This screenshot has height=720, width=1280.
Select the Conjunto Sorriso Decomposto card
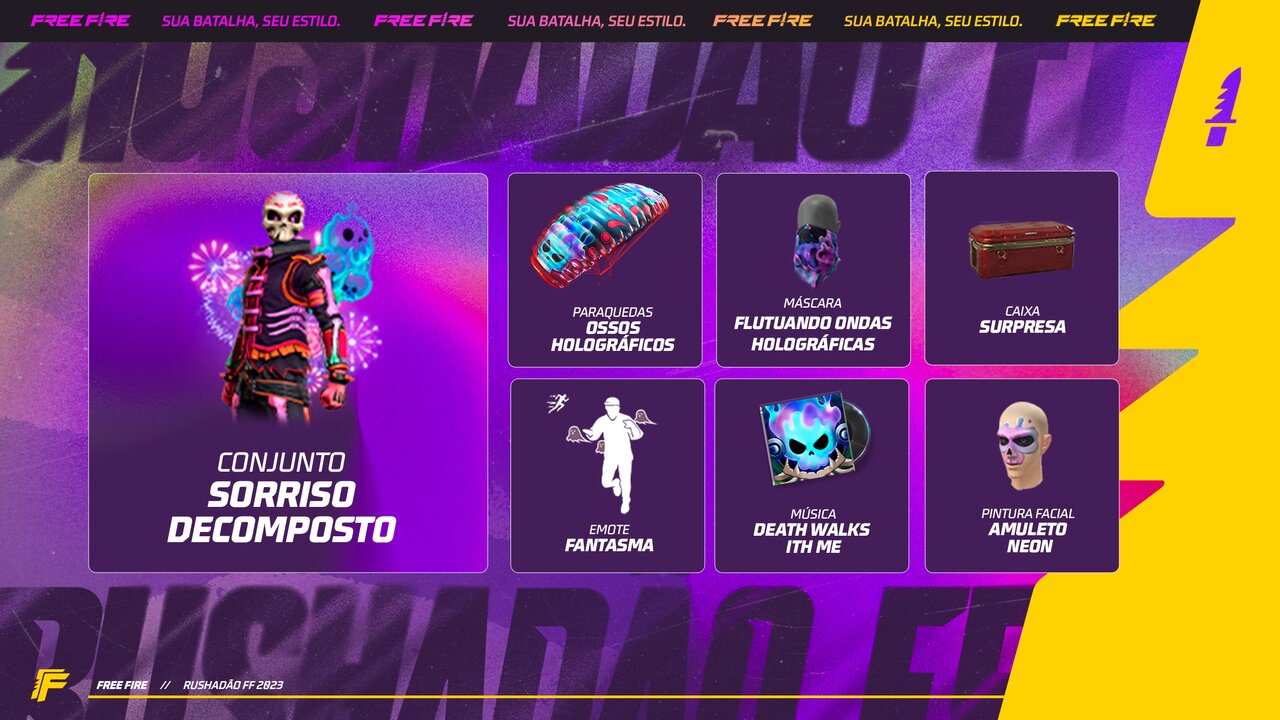(288, 372)
